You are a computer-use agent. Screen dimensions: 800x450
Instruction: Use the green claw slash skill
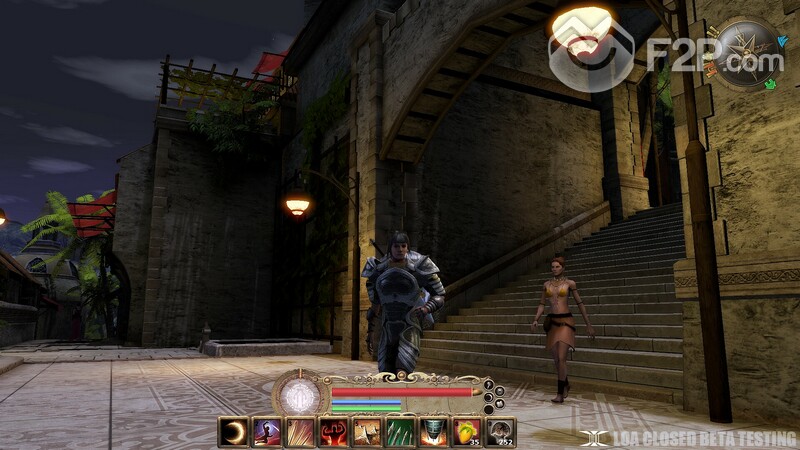(400, 432)
